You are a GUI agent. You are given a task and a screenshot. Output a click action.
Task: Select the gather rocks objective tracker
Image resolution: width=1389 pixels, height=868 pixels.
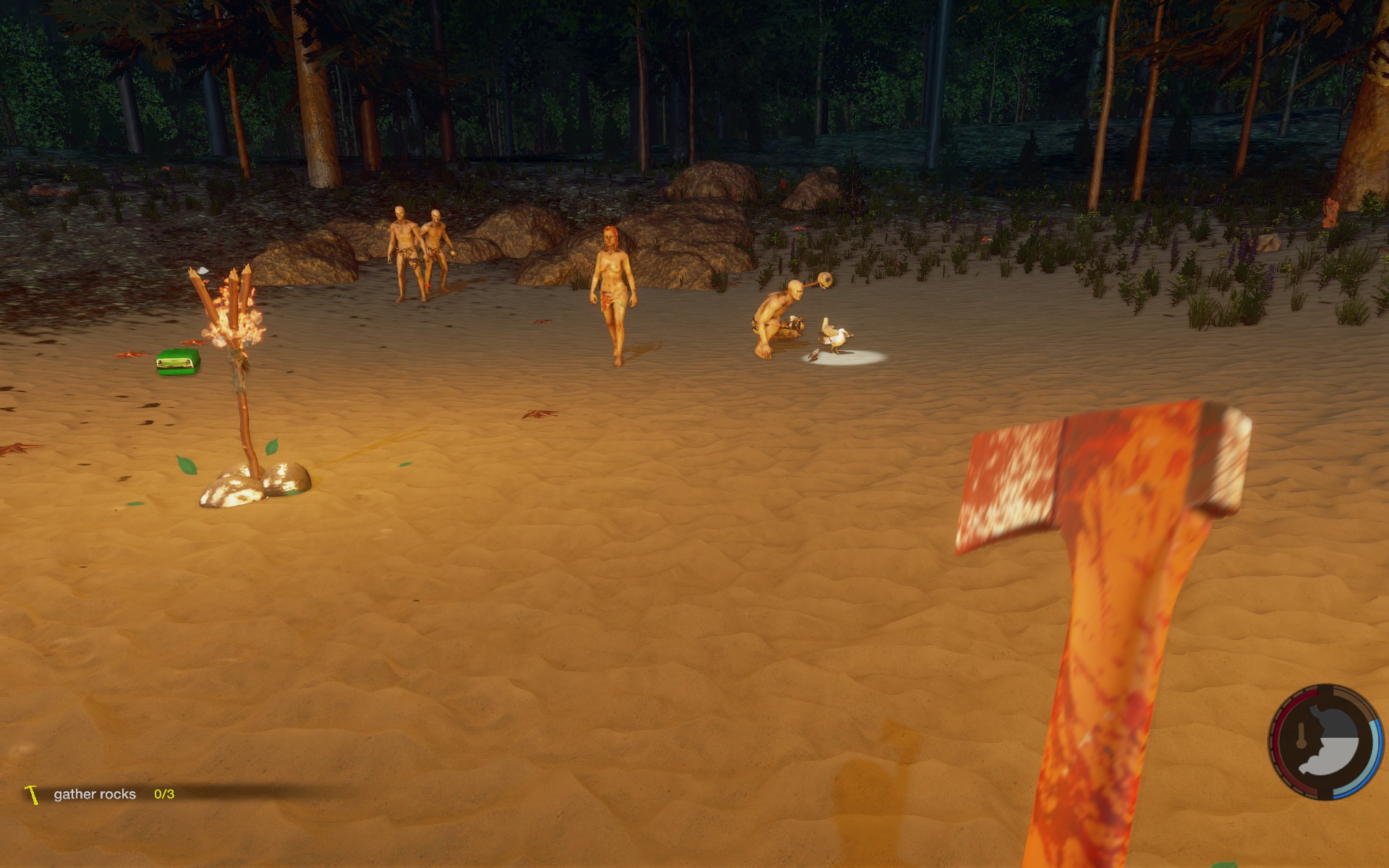pos(95,794)
